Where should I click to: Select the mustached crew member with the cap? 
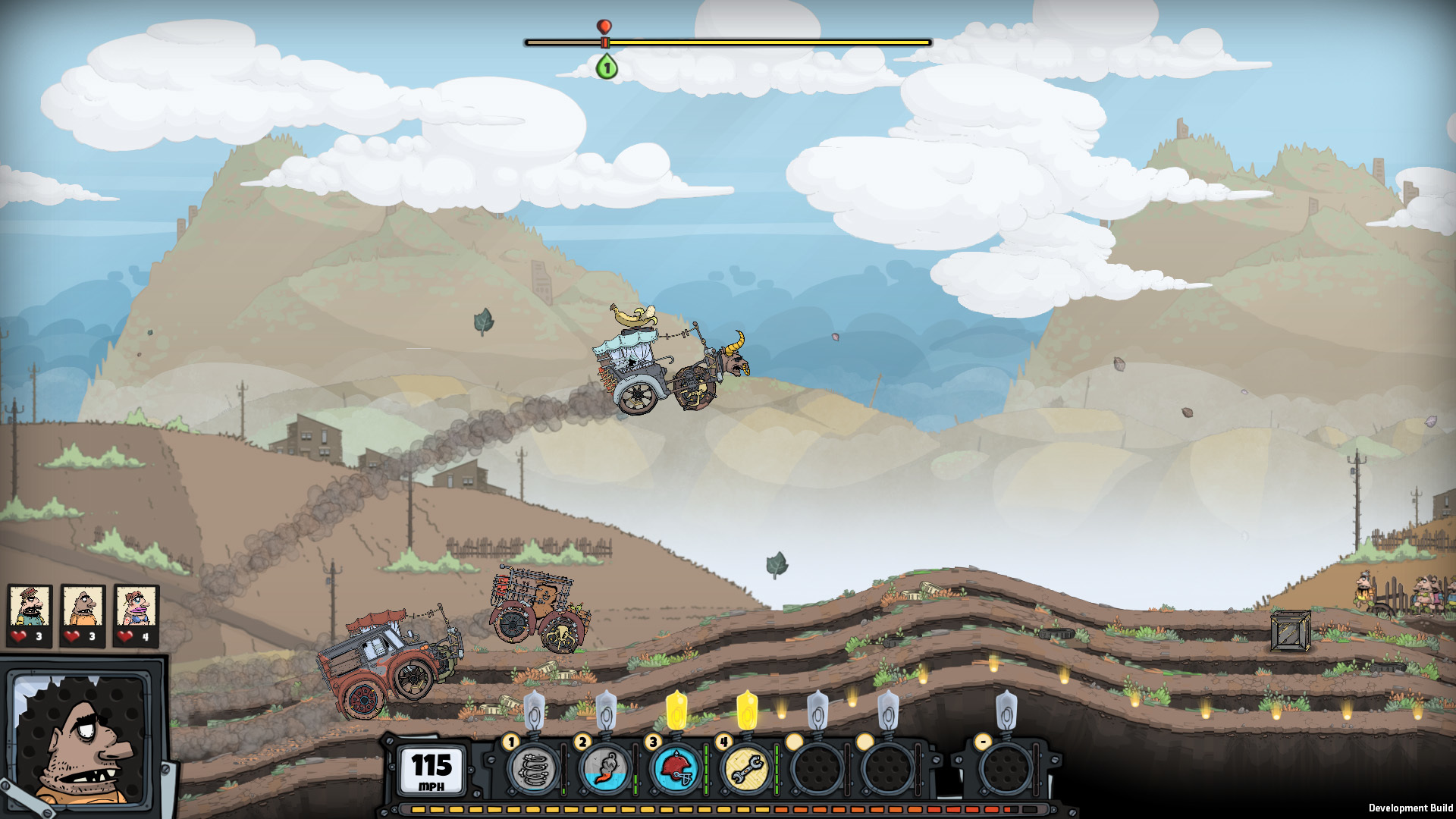(30, 607)
